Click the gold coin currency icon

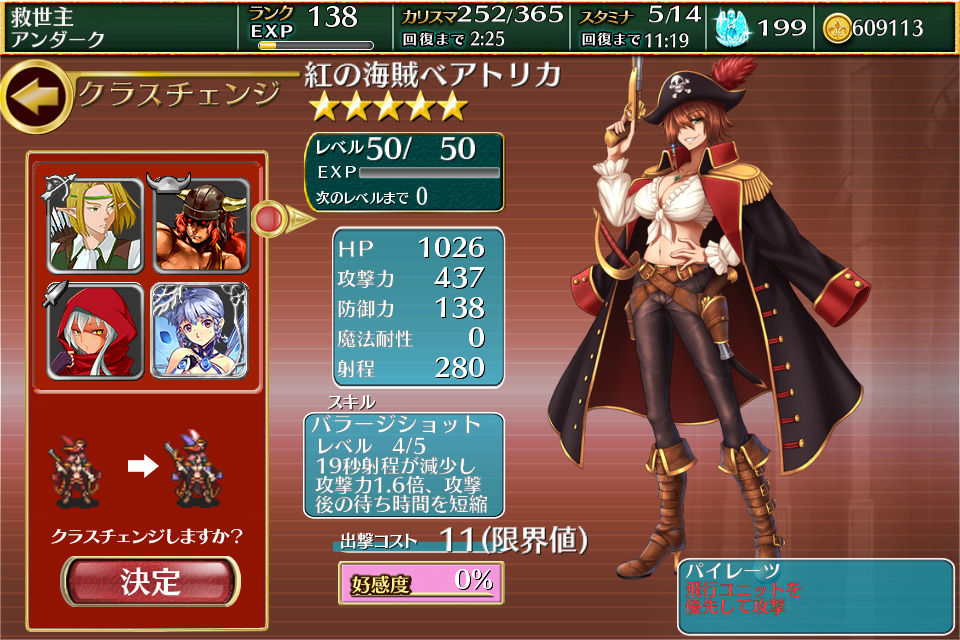[x=837, y=28]
